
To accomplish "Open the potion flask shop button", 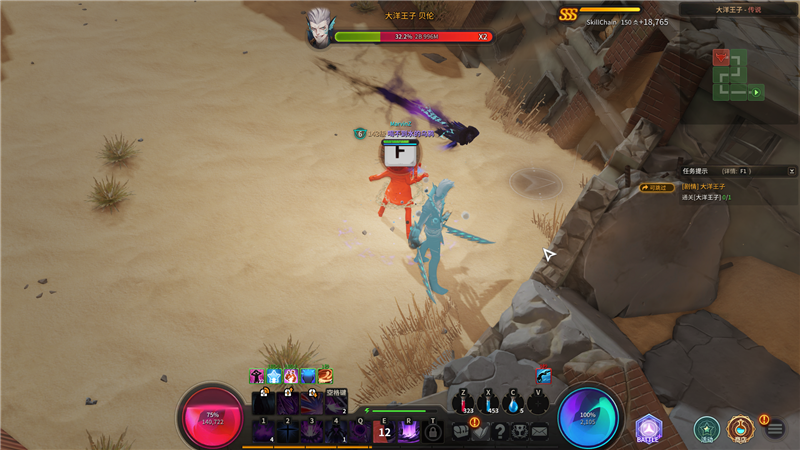I will [x=740, y=429].
